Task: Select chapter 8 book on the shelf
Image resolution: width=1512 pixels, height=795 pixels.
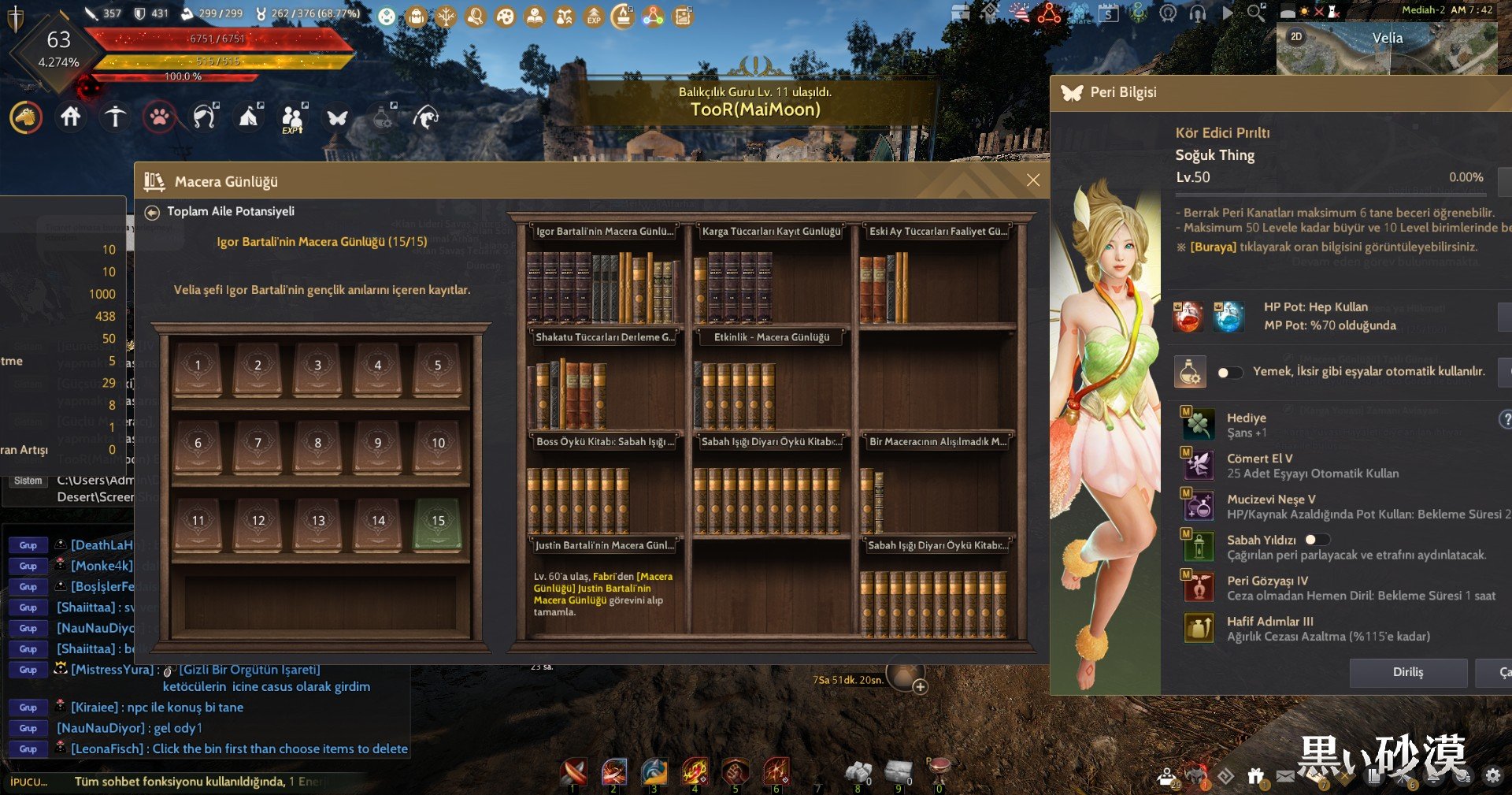Action: [x=317, y=444]
